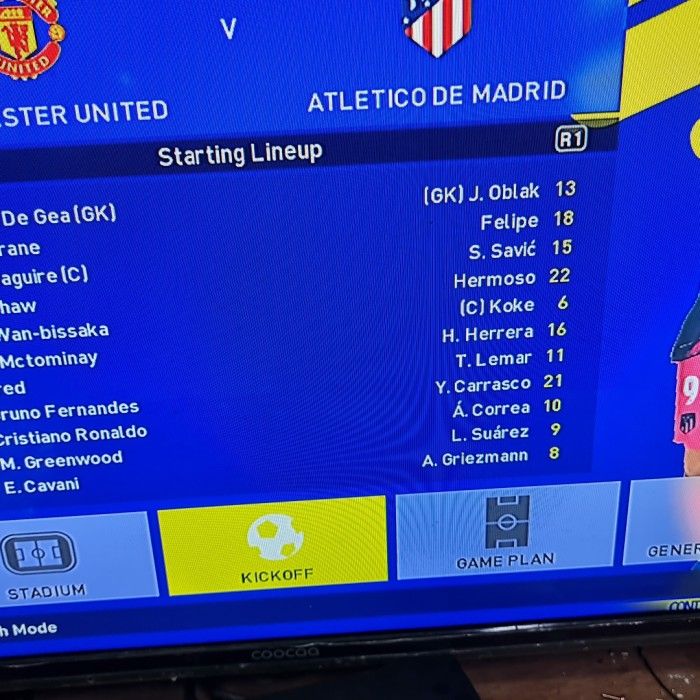Select J. Oblak in the lineup

(502, 193)
